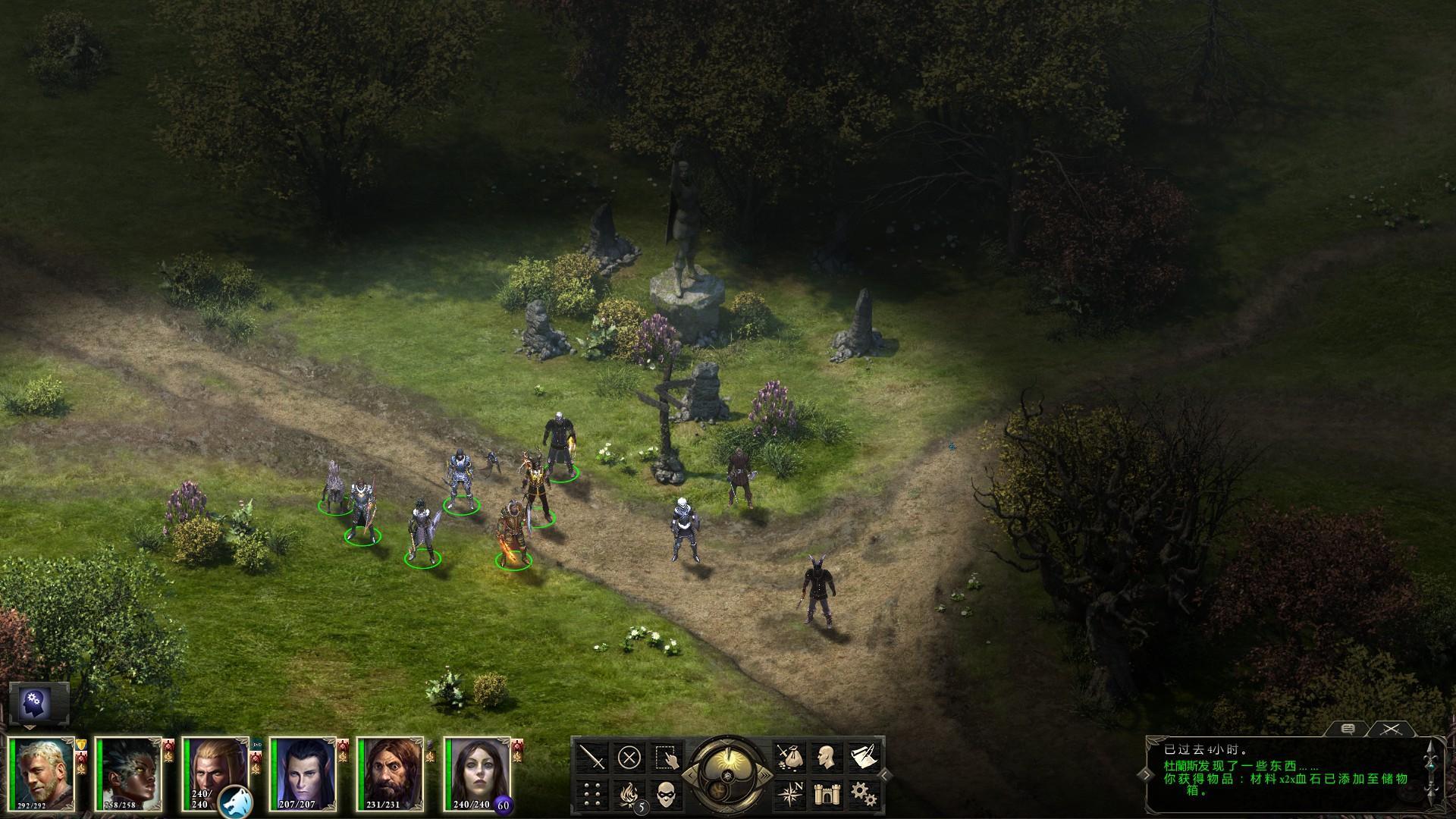Activate the sword attack command

(x=592, y=757)
